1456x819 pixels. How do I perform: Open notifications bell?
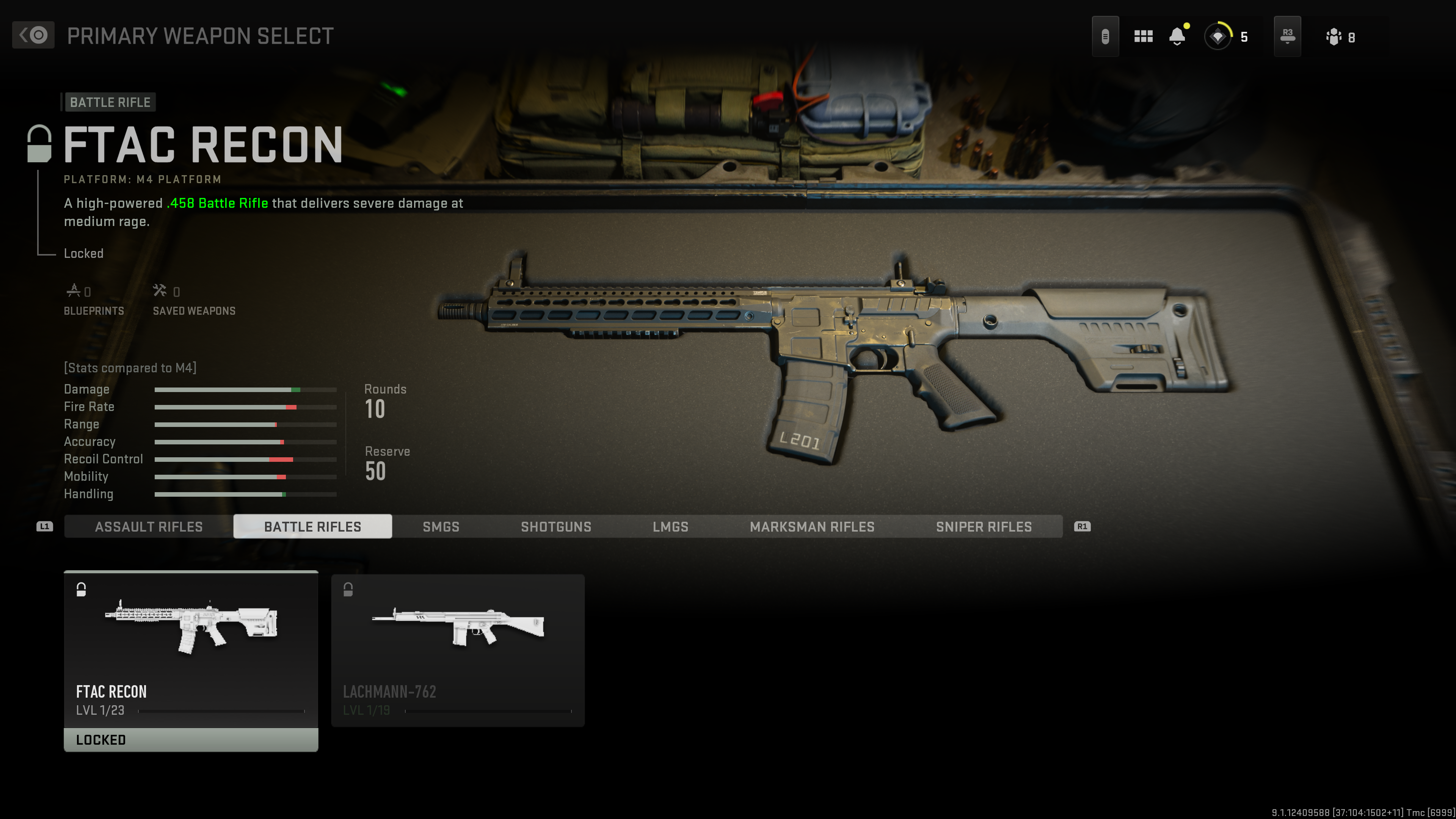tap(1177, 37)
